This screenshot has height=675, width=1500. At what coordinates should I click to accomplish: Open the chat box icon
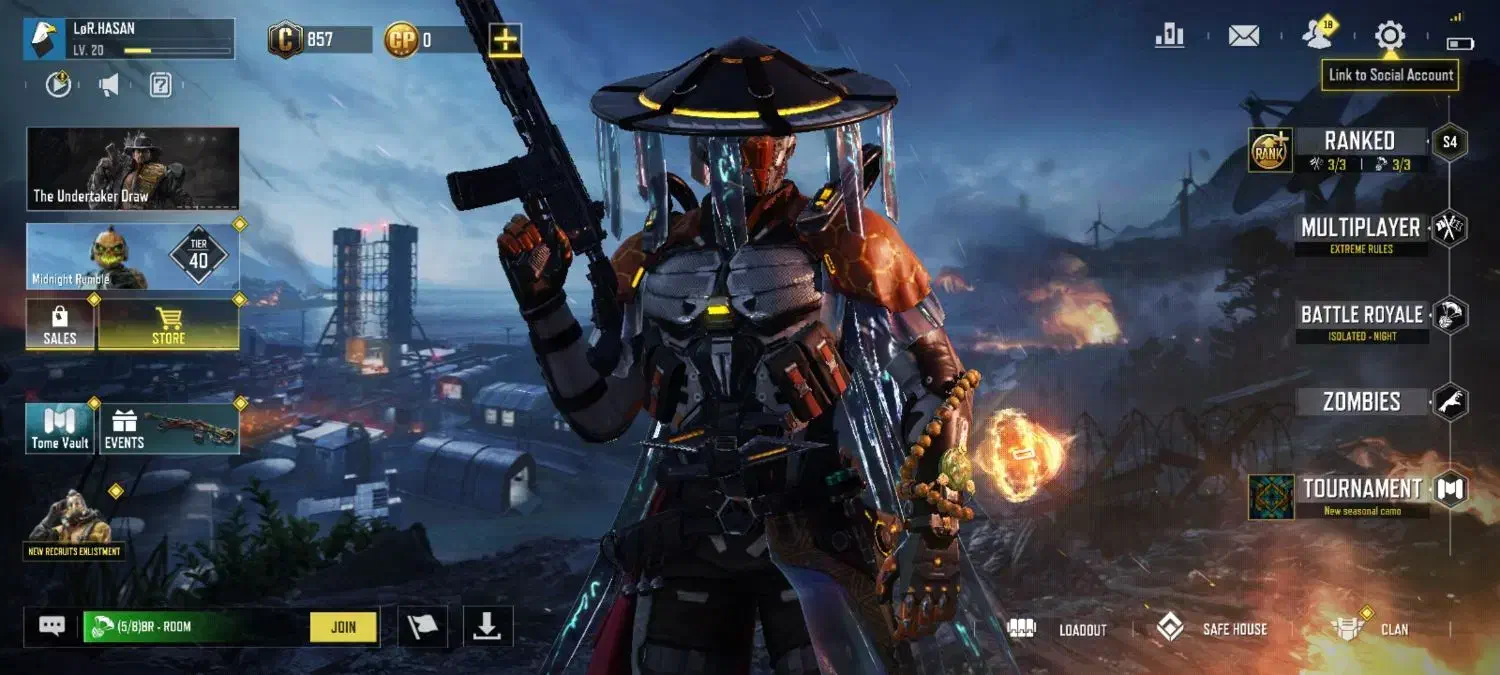click(x=52, y=627)
